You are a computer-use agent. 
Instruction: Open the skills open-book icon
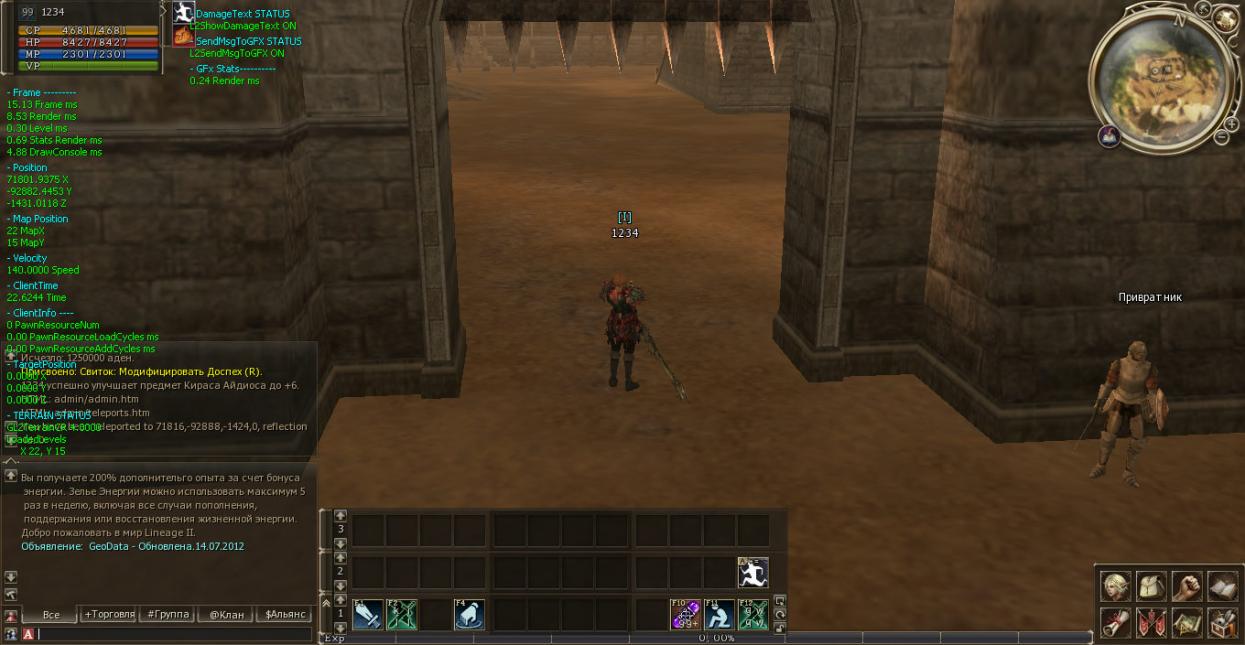click(1222, 586)
